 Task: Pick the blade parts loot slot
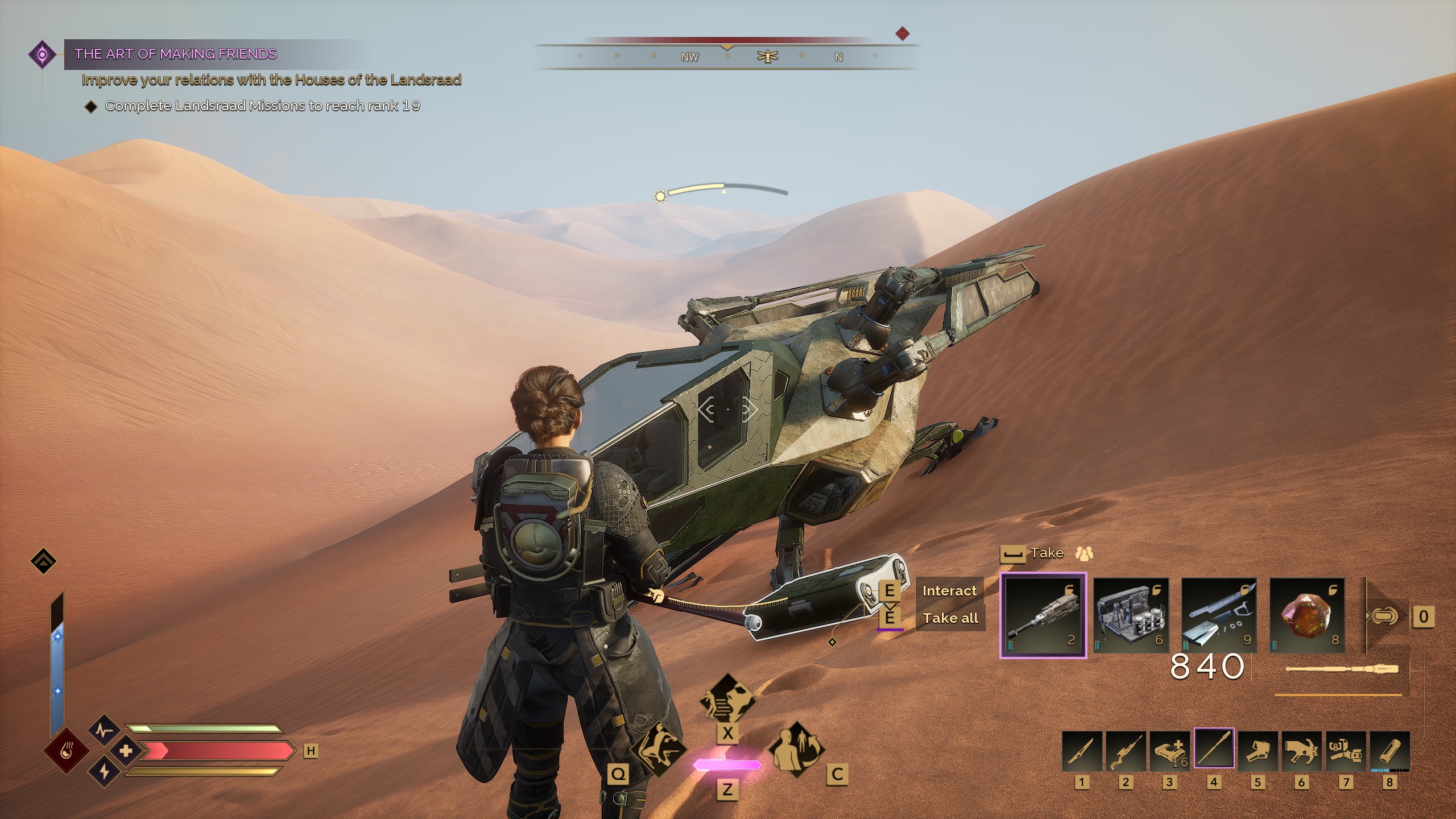1219,616
